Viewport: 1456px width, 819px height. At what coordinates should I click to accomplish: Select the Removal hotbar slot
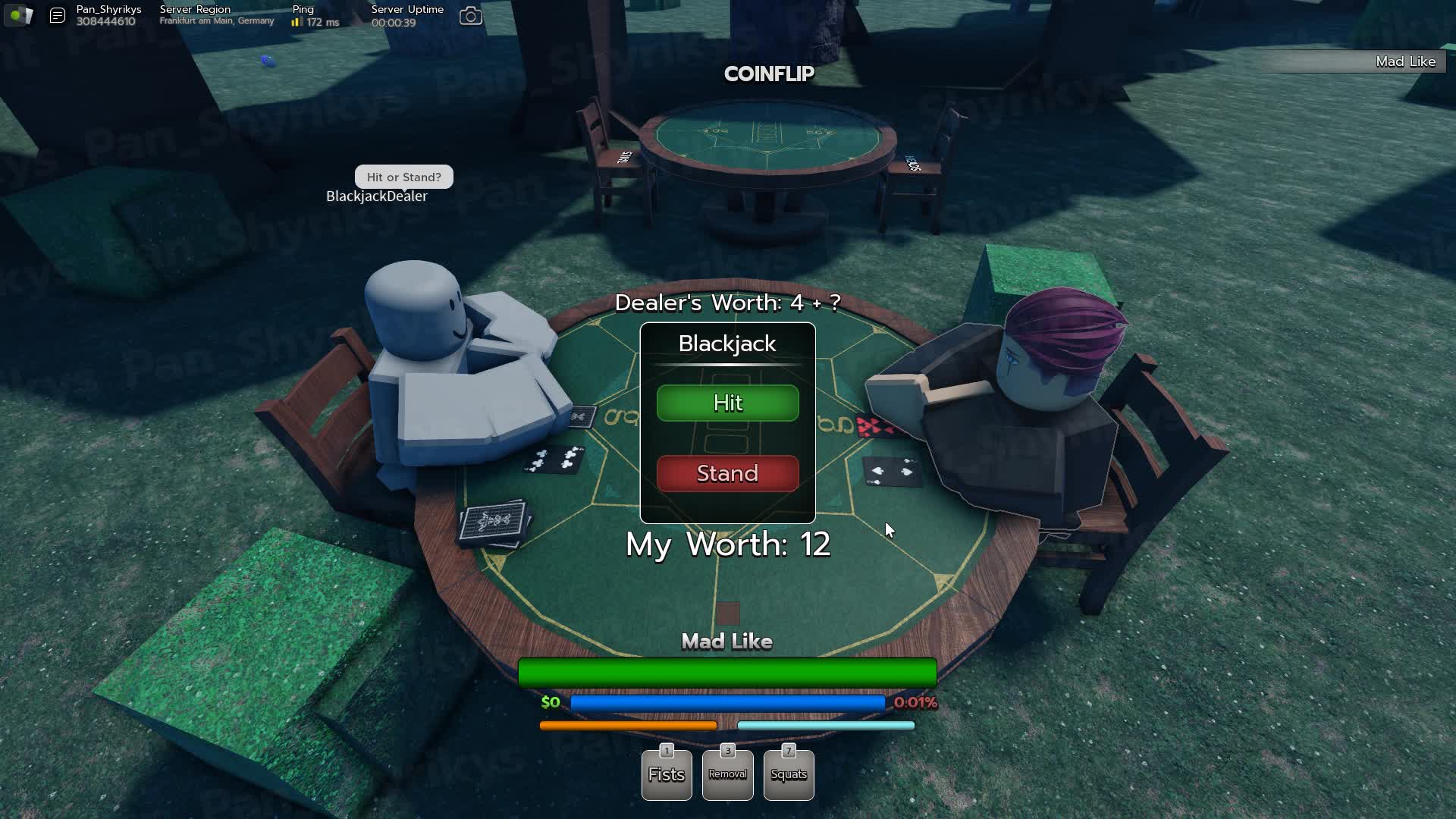[x=727, y=774]
